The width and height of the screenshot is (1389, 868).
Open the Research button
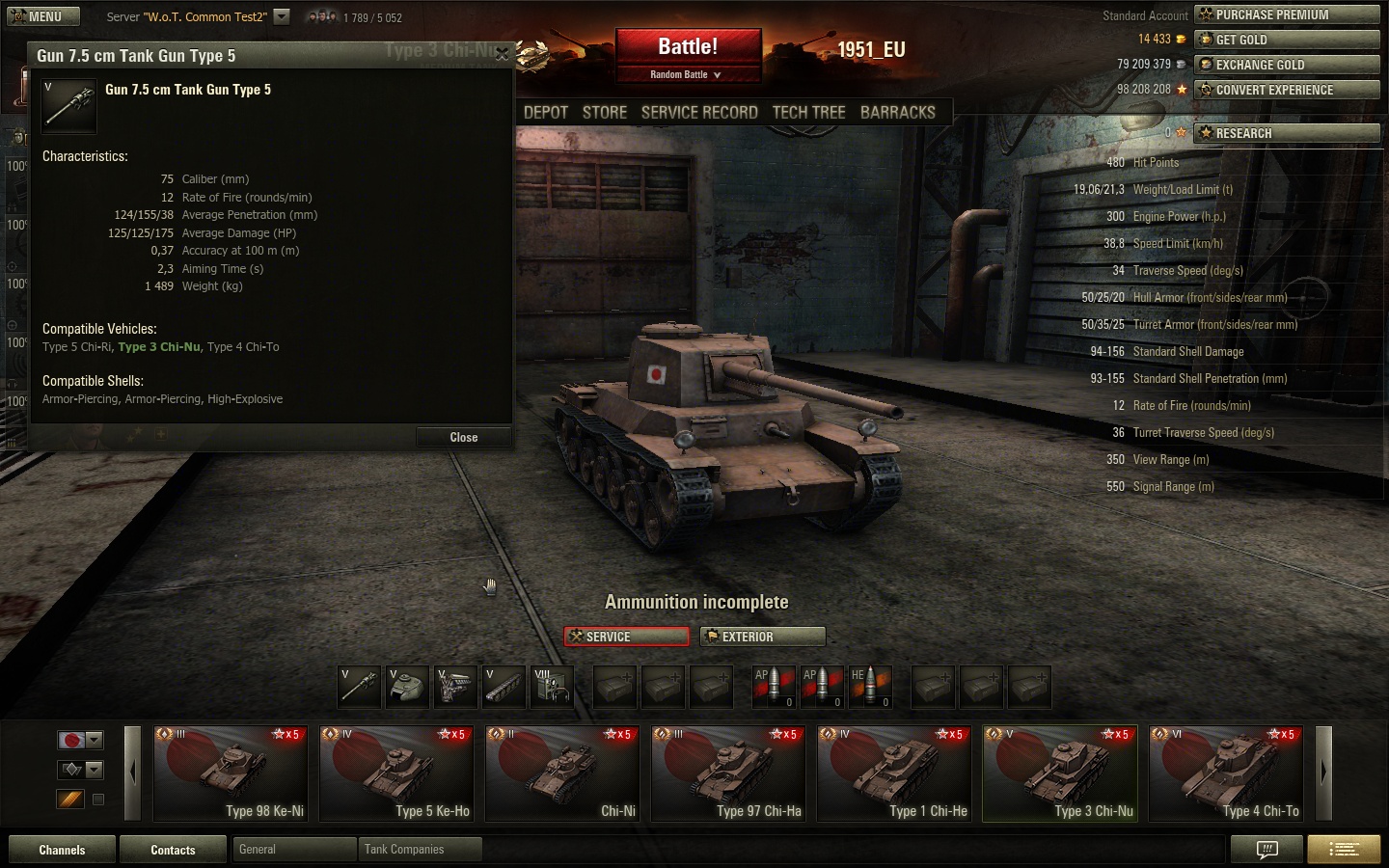(x=1287, y=133)
